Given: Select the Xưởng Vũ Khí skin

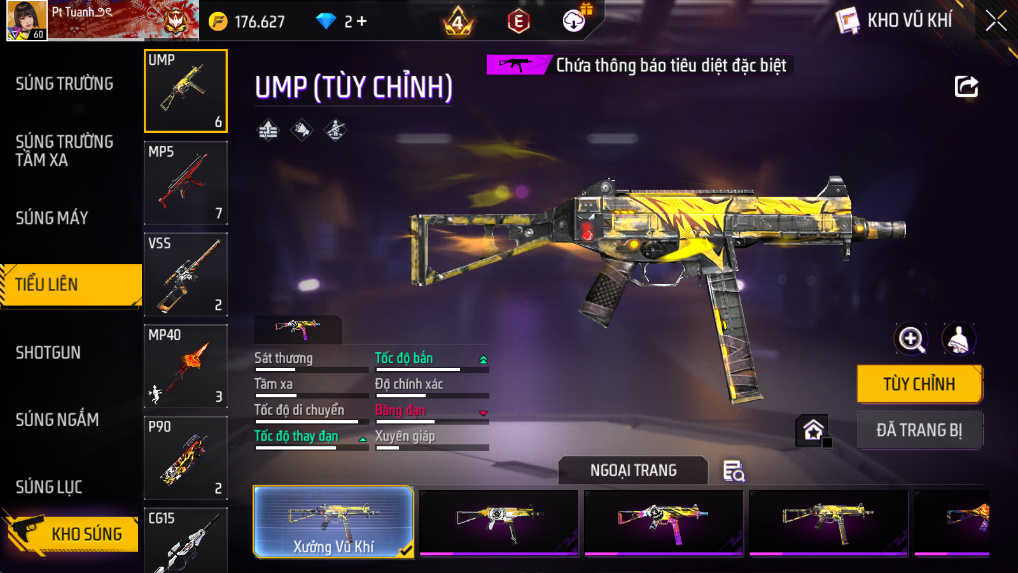Looking at the screenshot, I should (333, 521).
